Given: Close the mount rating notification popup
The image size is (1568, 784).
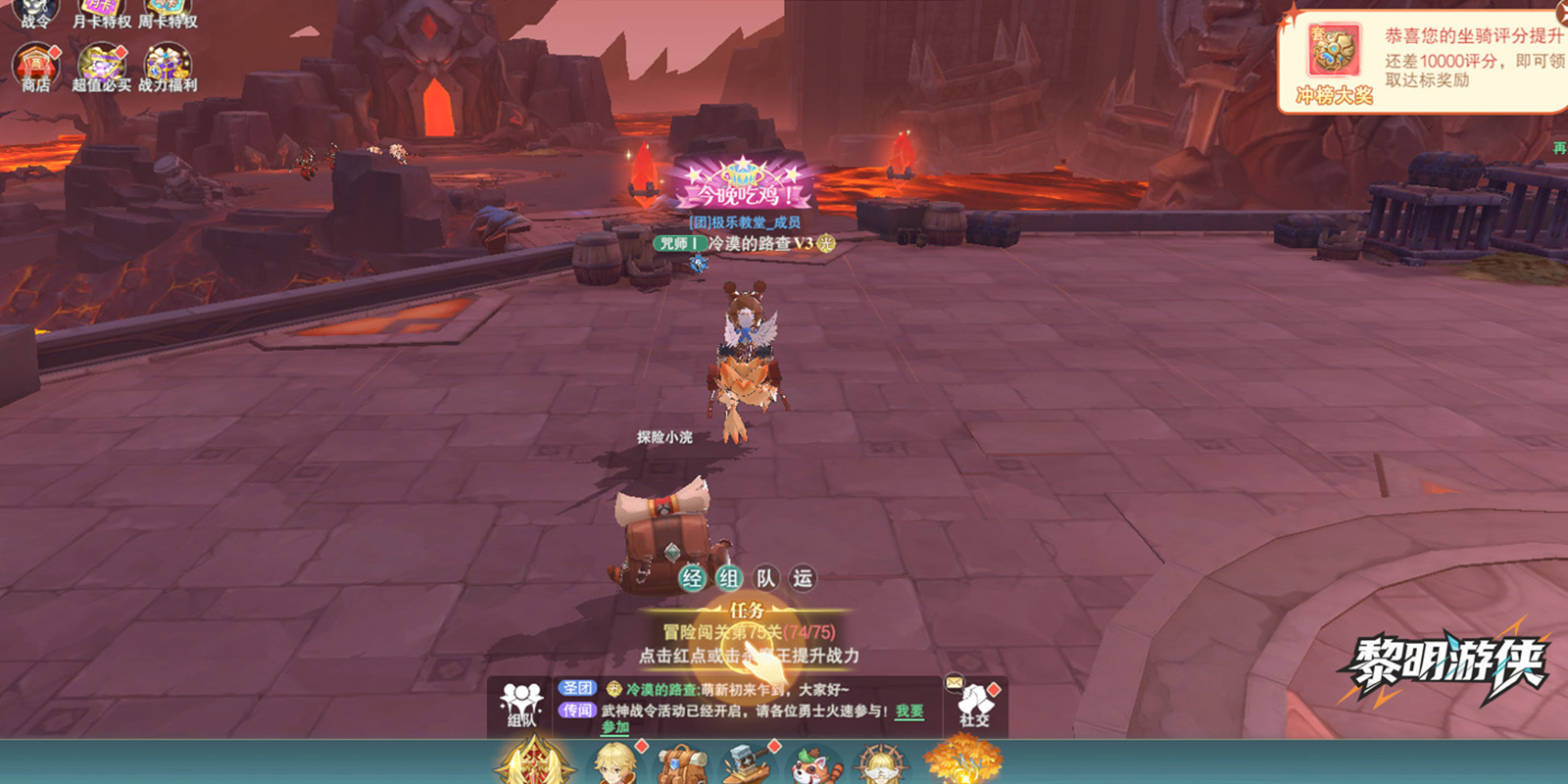Looking at the screenshot, I should [x=1562, y=12].
